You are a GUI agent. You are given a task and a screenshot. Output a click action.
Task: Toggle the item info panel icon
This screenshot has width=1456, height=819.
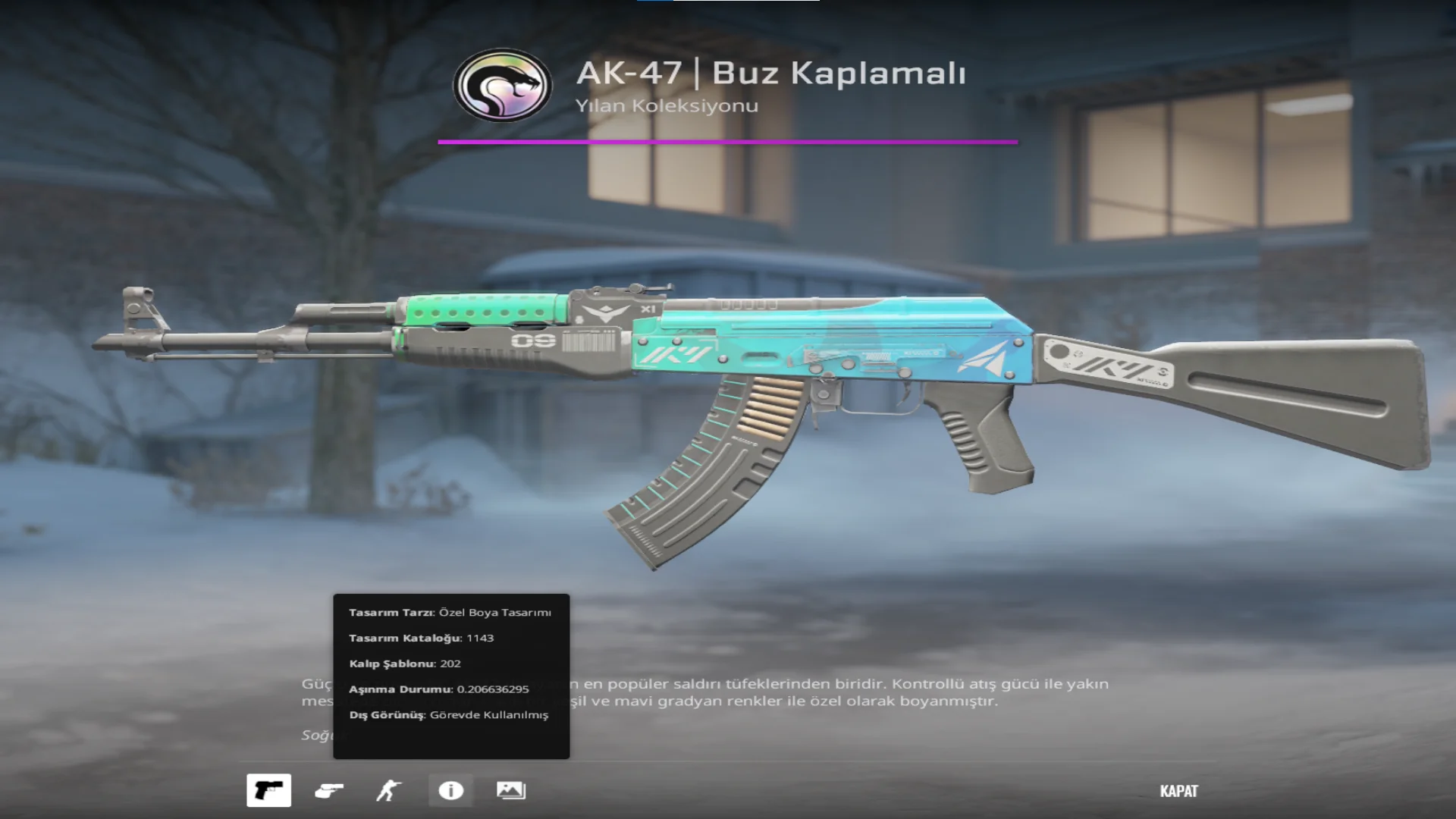click(450, 790)
